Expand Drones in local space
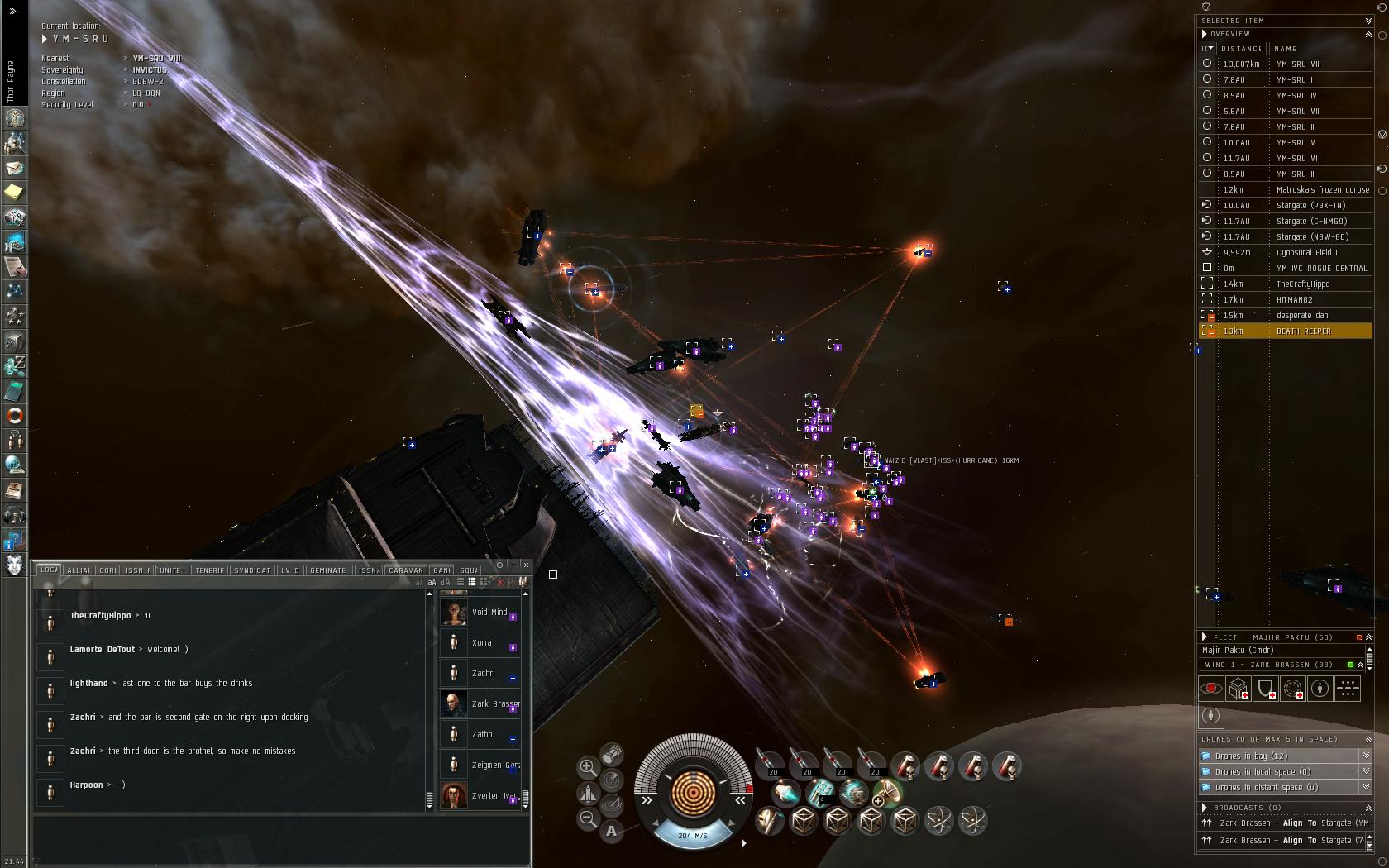 click(1365, 771)
